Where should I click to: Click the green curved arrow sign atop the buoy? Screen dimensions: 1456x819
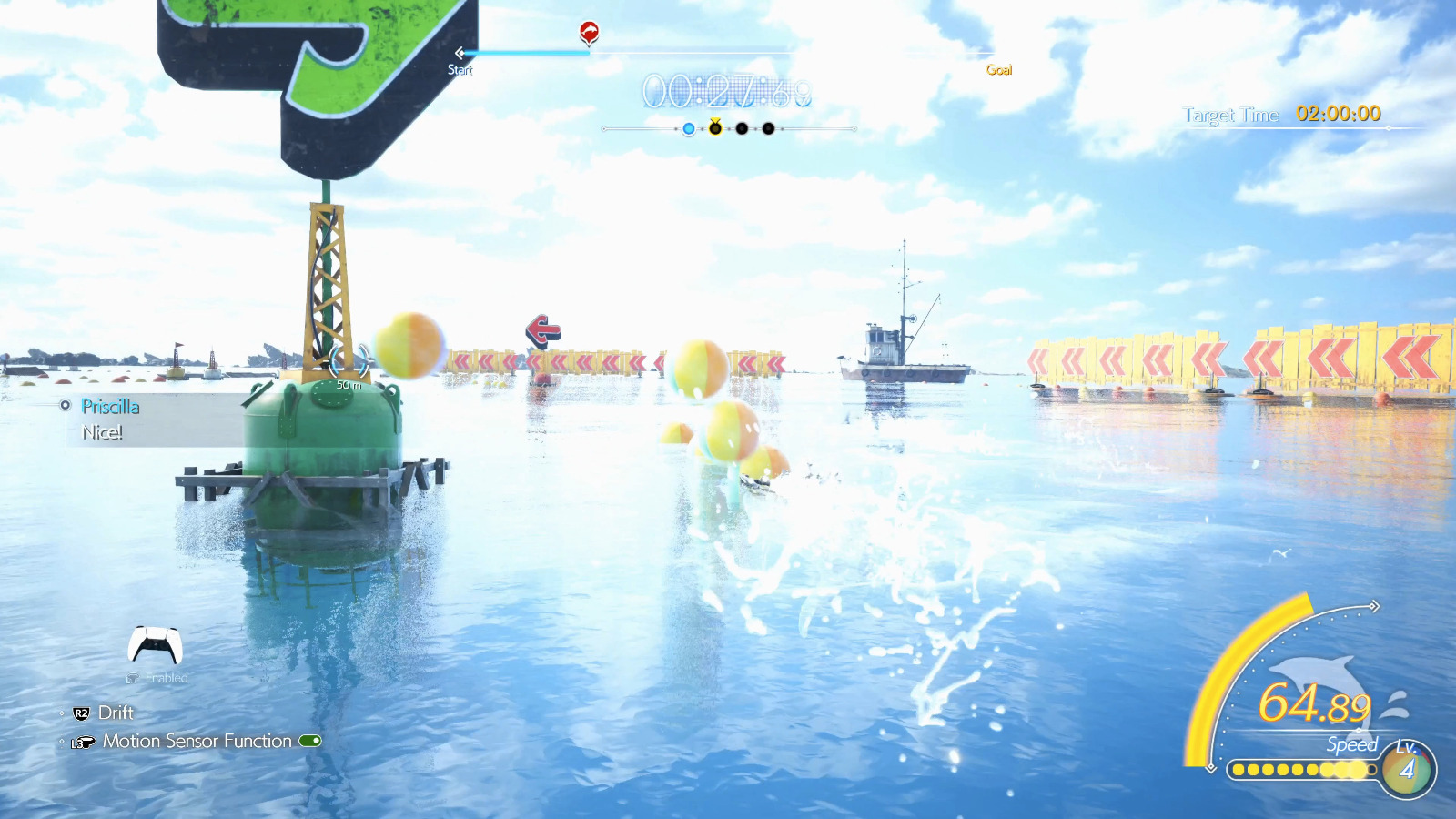coord(273,55)
